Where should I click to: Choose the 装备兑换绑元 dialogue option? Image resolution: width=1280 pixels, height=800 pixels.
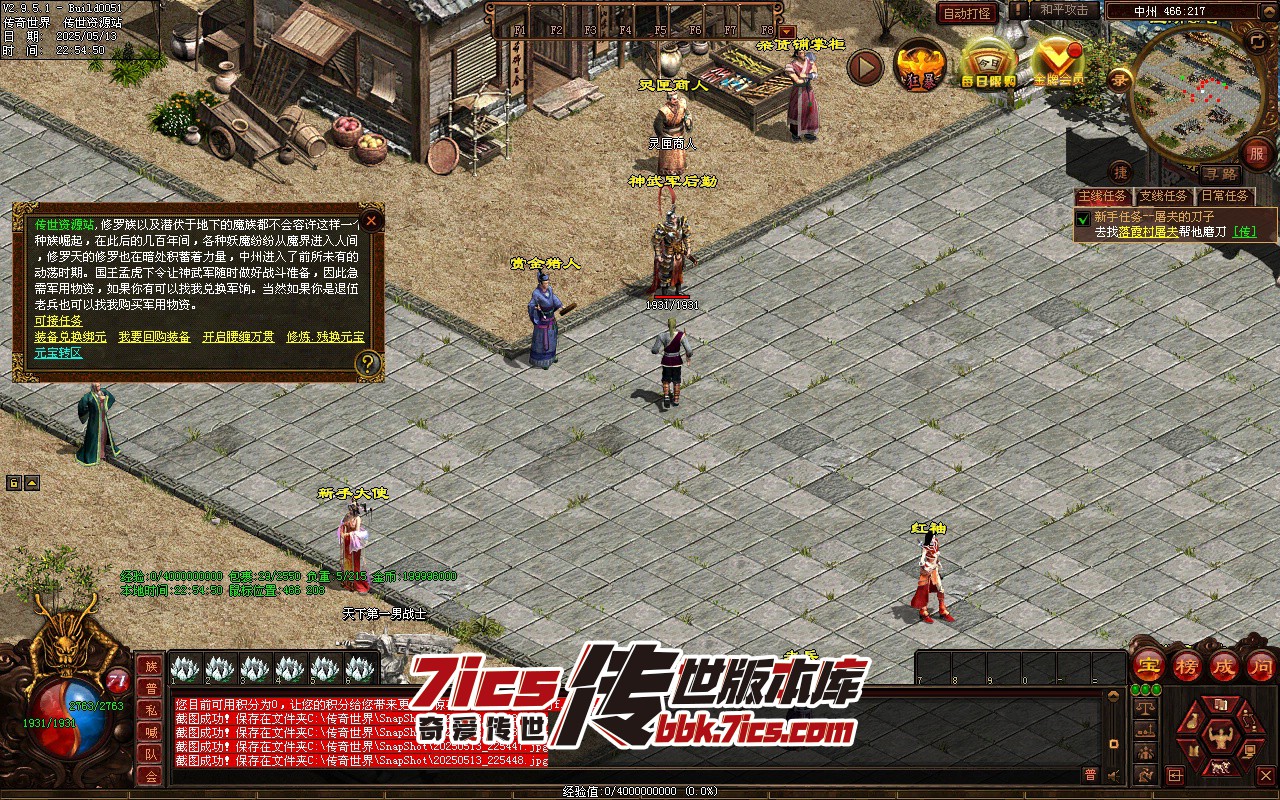click(x=70, y=337)
